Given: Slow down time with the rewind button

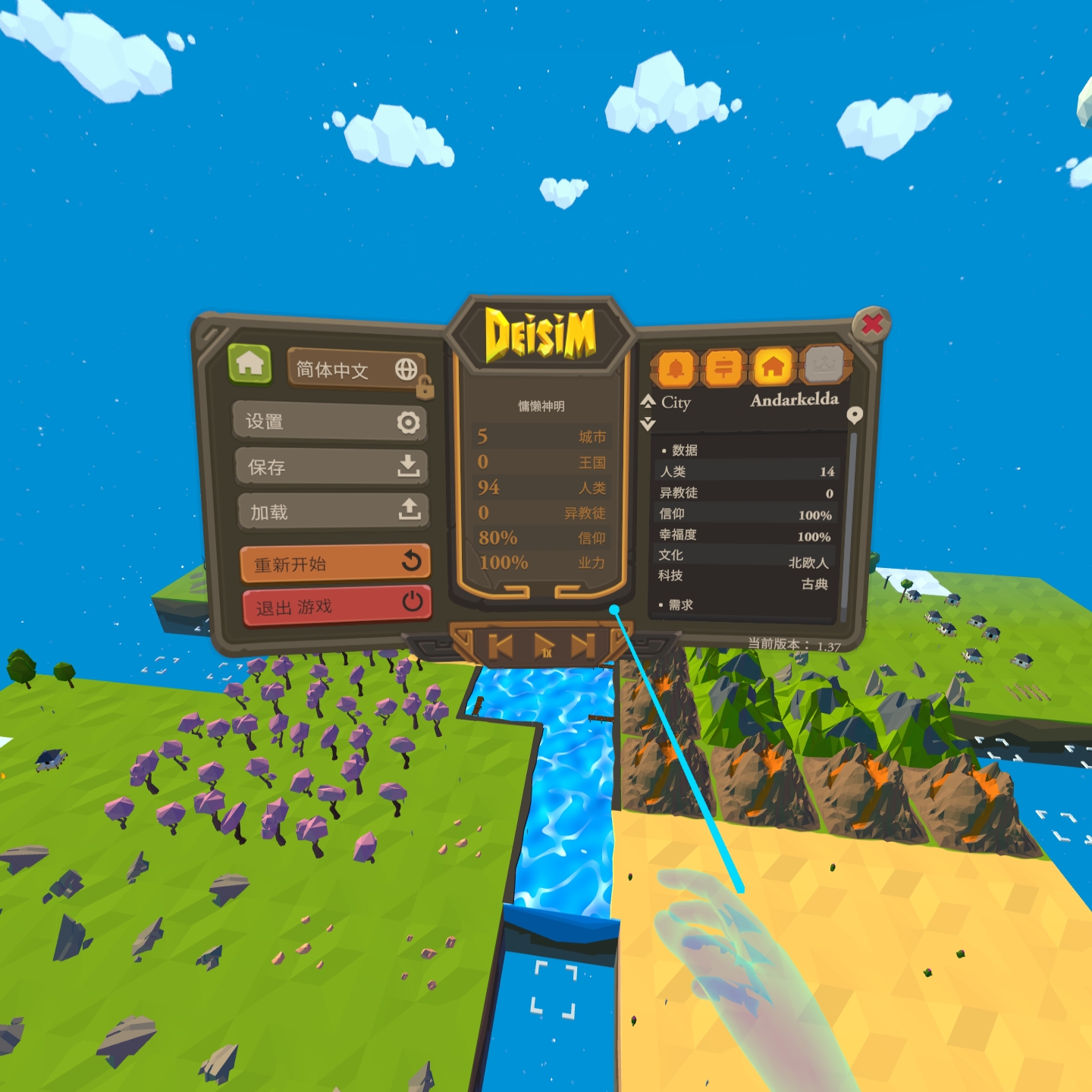Looking at the screenshot, I should [x=500, y=646].
